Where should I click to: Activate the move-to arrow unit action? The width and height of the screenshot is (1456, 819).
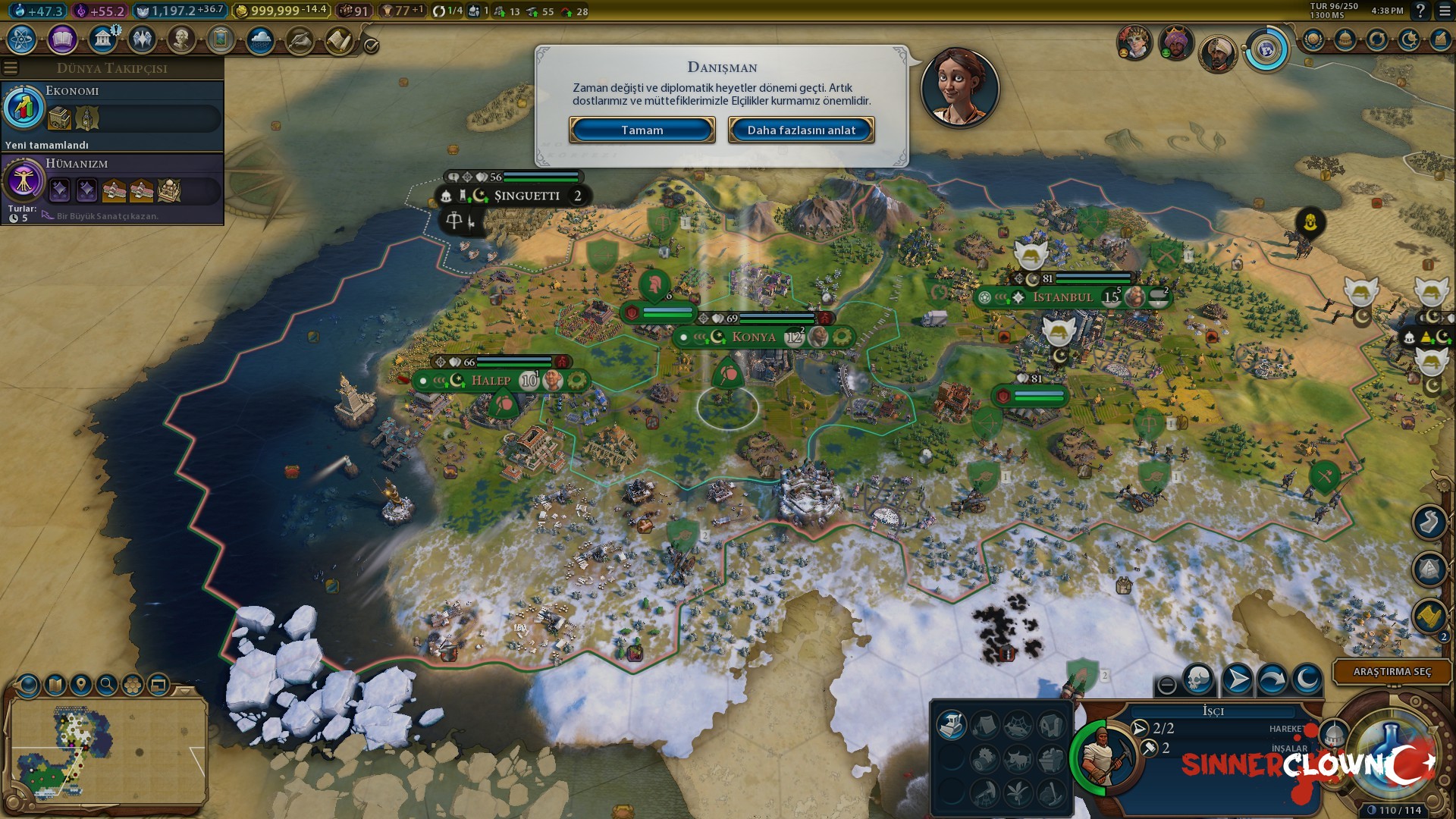coord(1237,679)
